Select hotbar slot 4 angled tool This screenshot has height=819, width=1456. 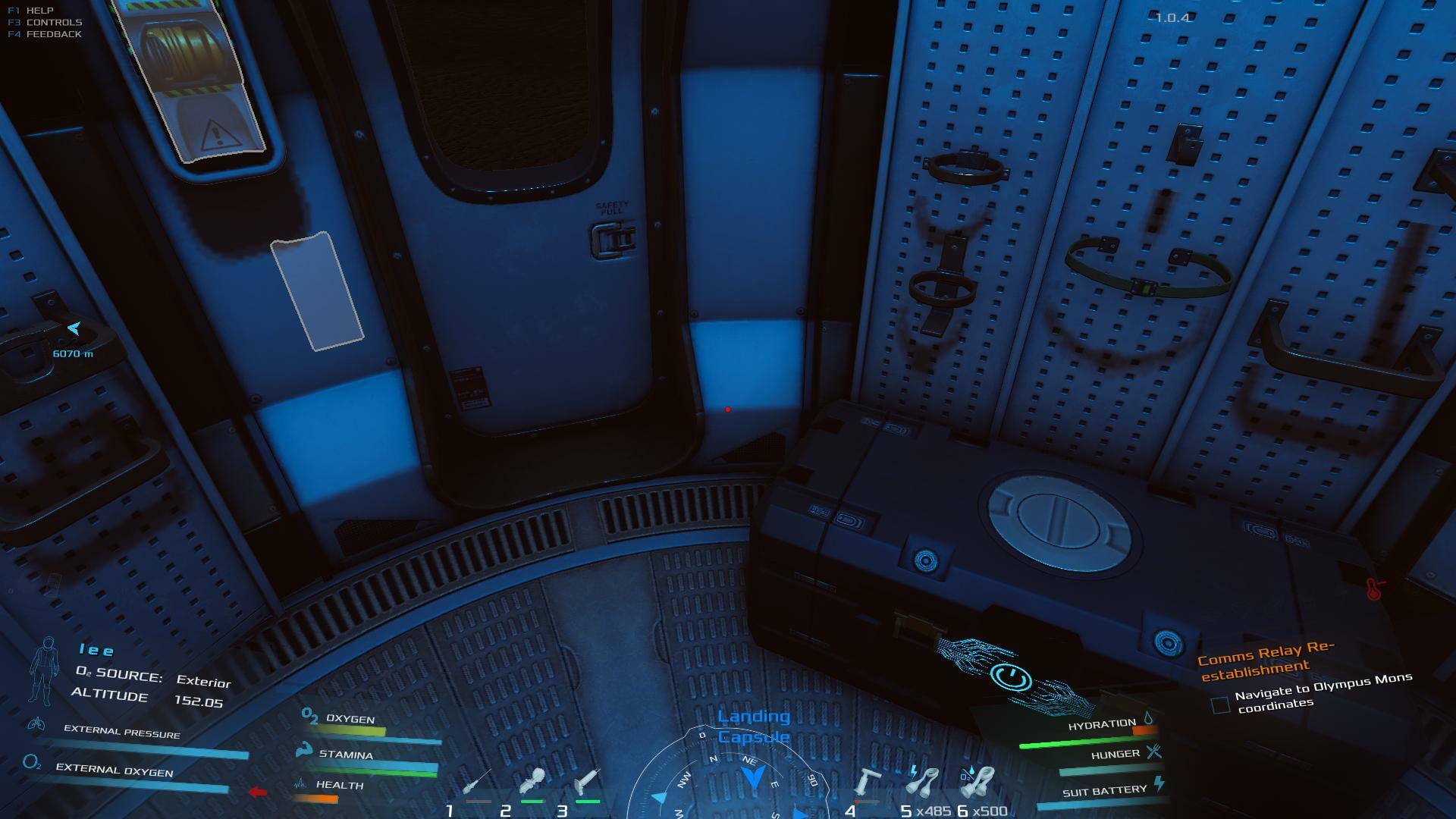coord(868,783)
